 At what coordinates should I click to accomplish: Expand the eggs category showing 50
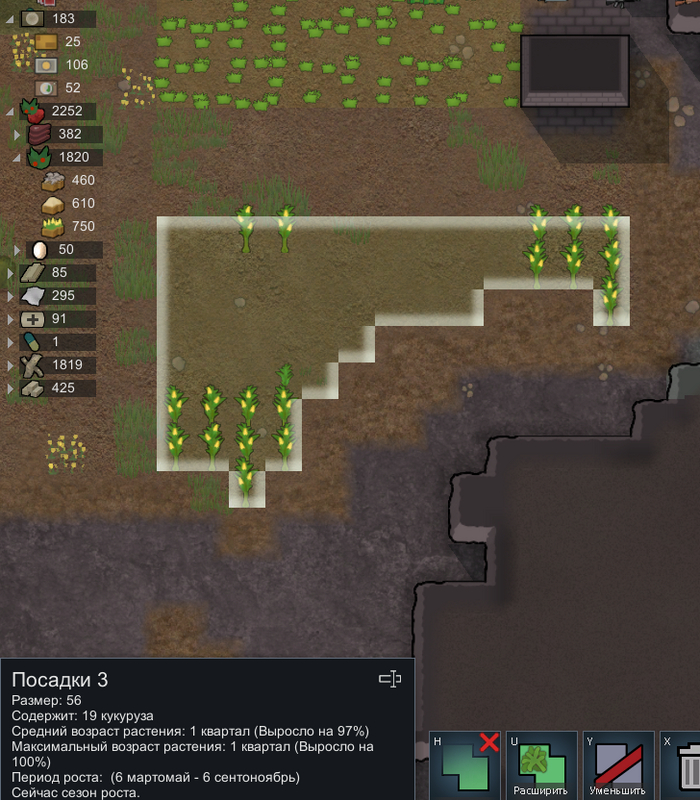[x=17, y=250]
